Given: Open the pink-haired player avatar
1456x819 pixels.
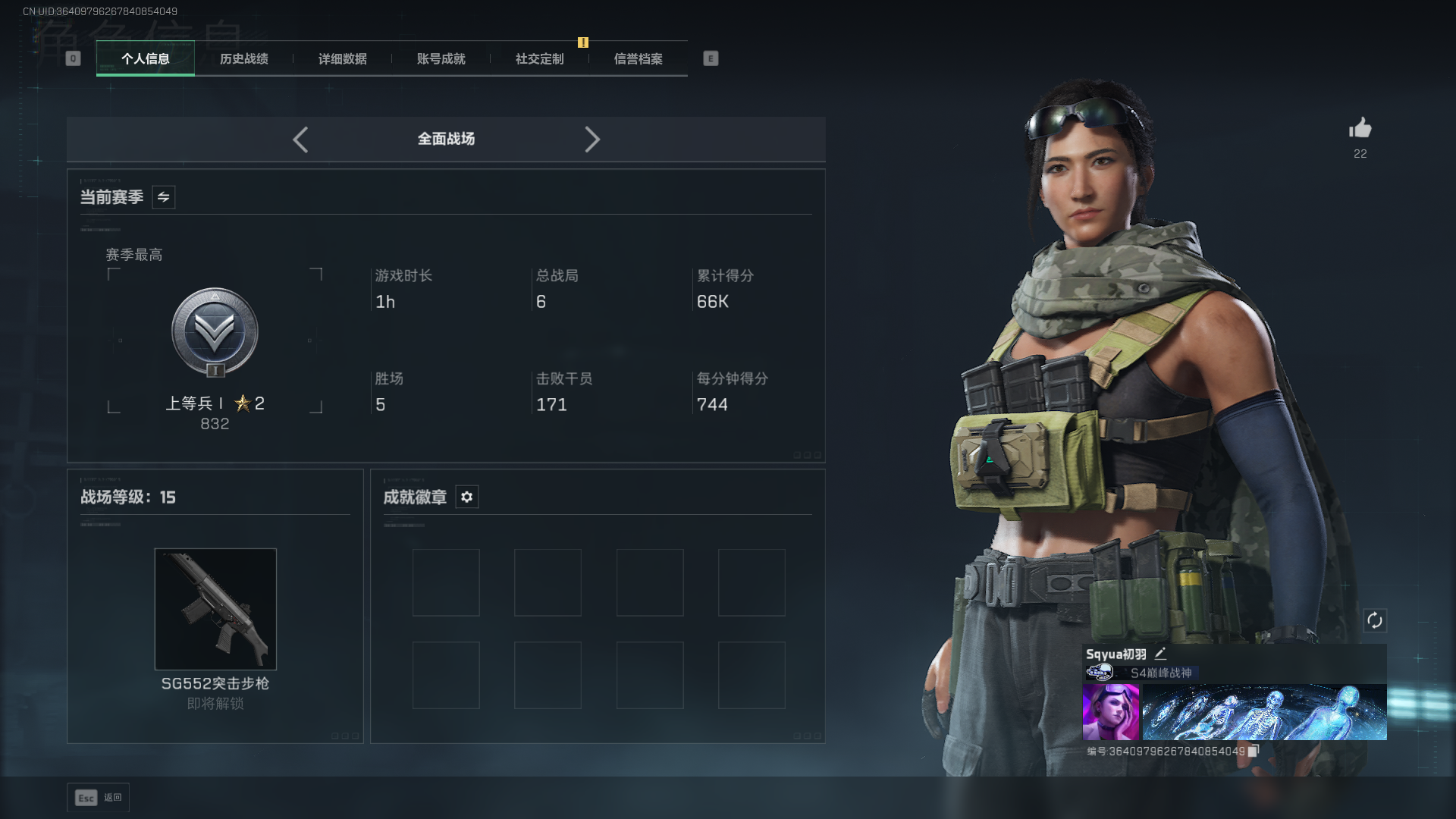Looking at the screenshot, I should [1110, 711].
